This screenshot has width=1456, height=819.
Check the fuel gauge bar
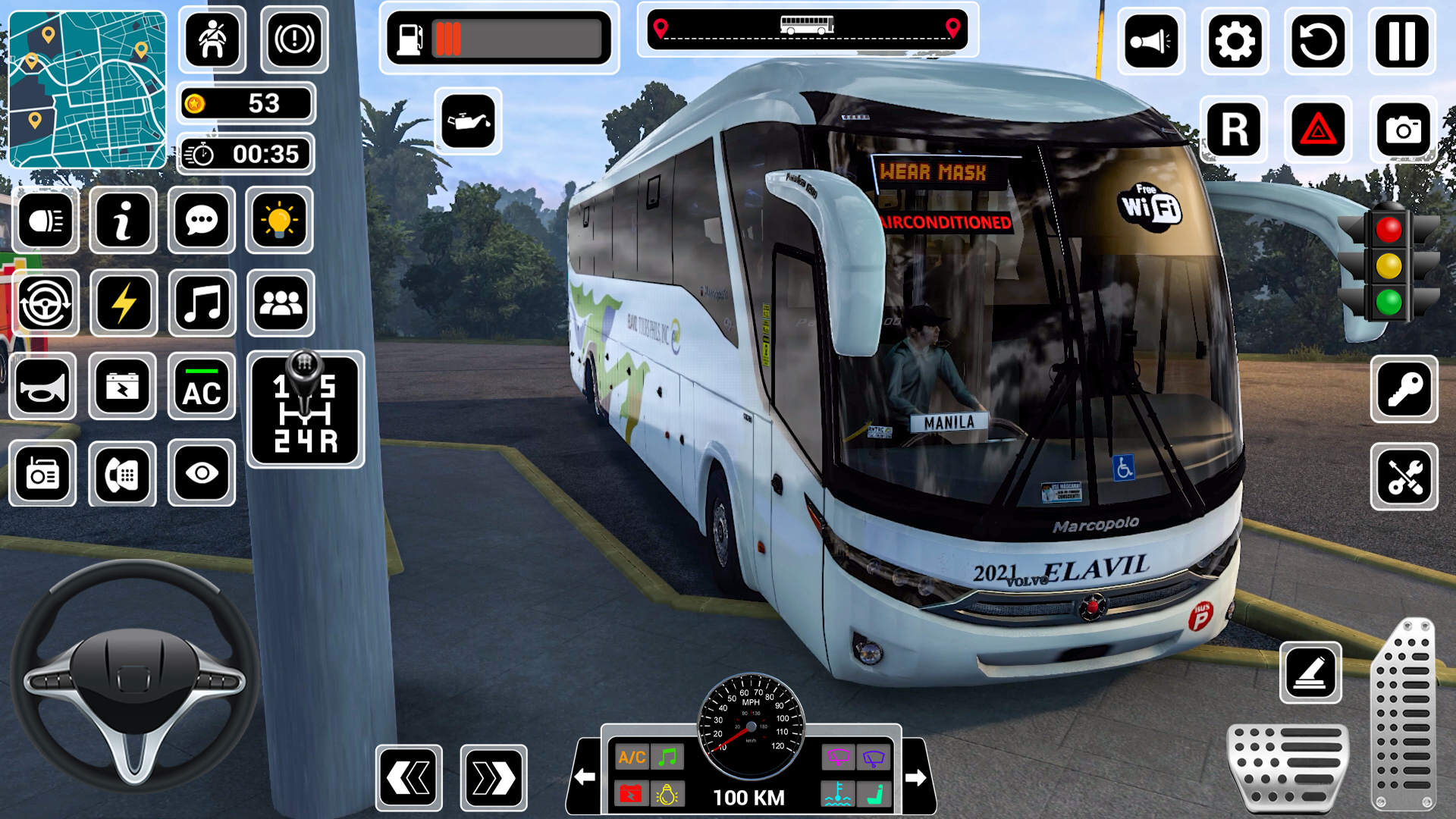click(497, 39)
